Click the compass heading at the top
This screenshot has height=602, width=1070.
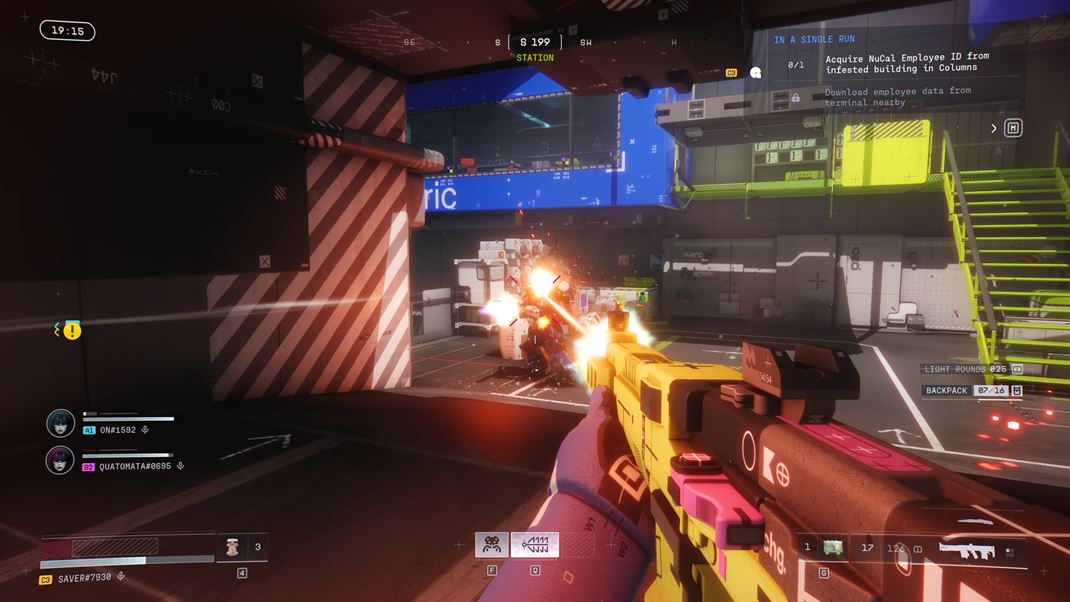click(x=535, y=42)
